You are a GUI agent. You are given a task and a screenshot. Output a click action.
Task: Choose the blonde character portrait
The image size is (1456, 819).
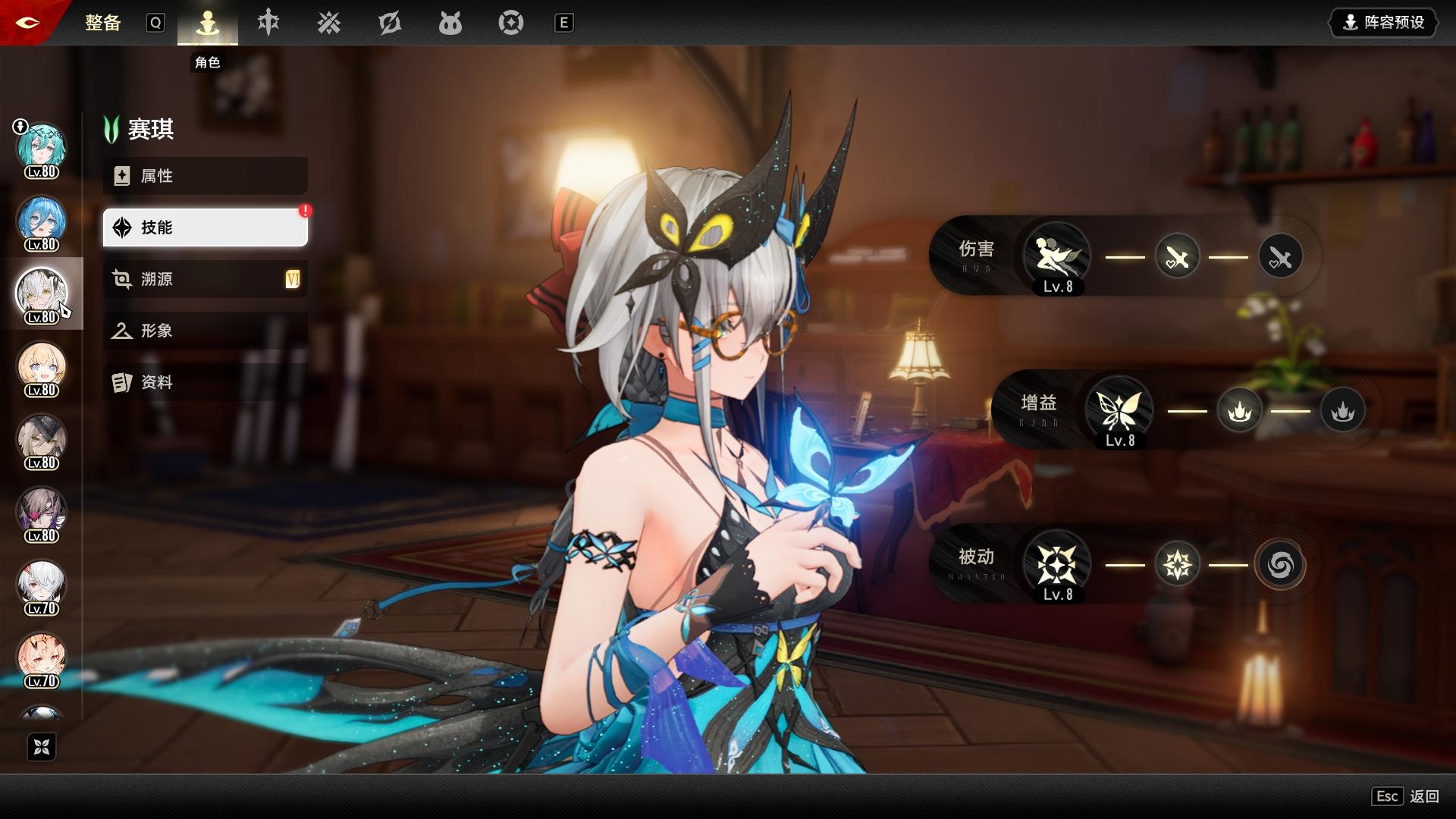(42, 366)
